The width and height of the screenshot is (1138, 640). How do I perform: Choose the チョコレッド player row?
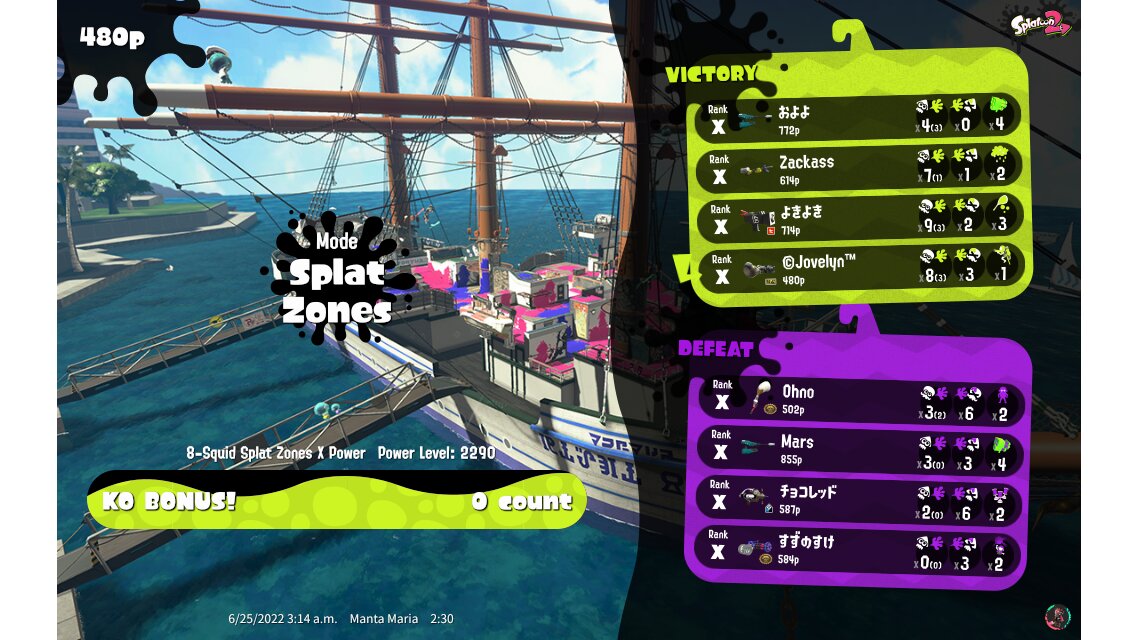click(860, 500)
